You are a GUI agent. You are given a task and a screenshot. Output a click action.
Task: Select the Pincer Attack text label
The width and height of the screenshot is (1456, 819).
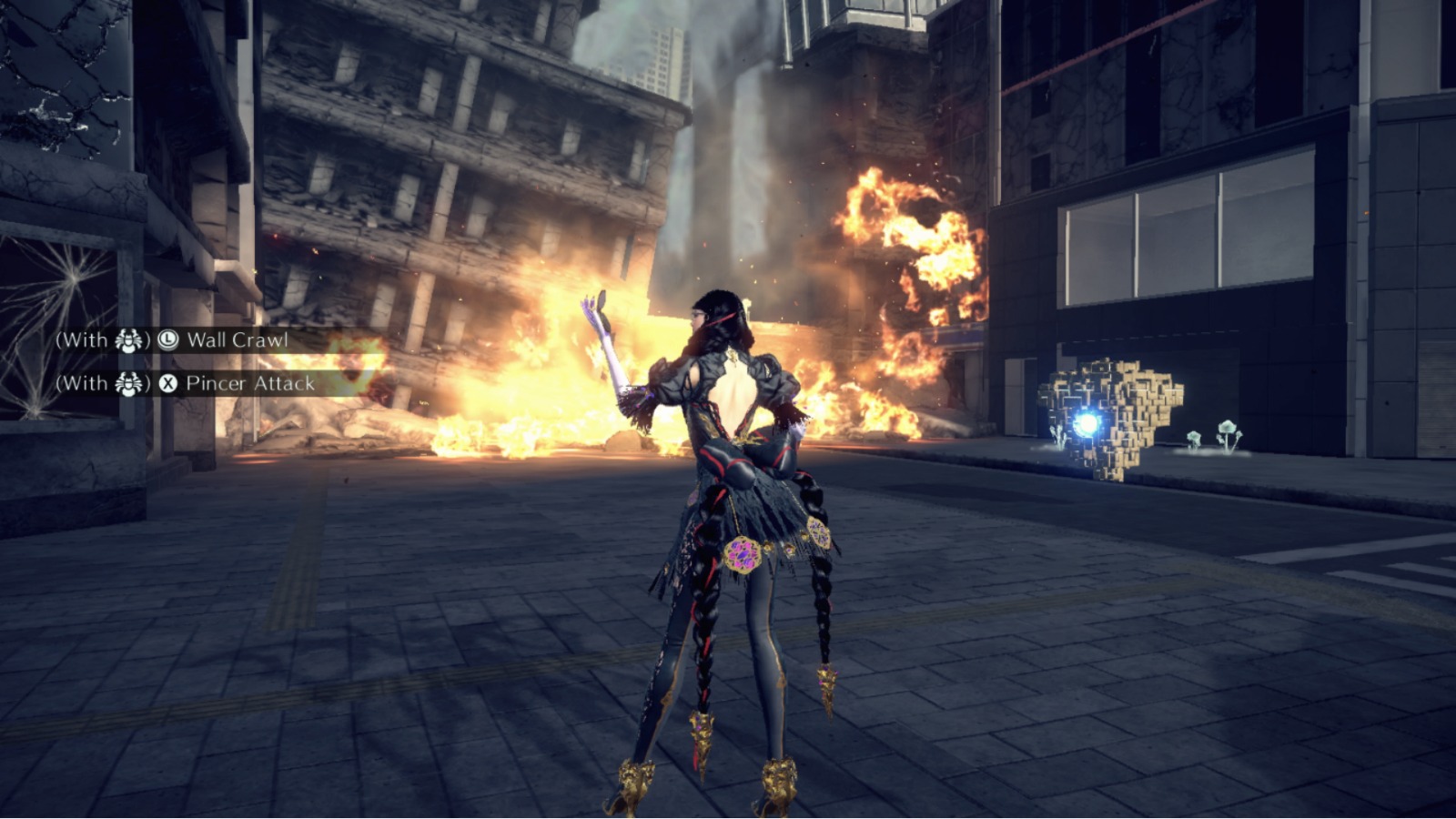pyautogui.click(x=250, y=383)
